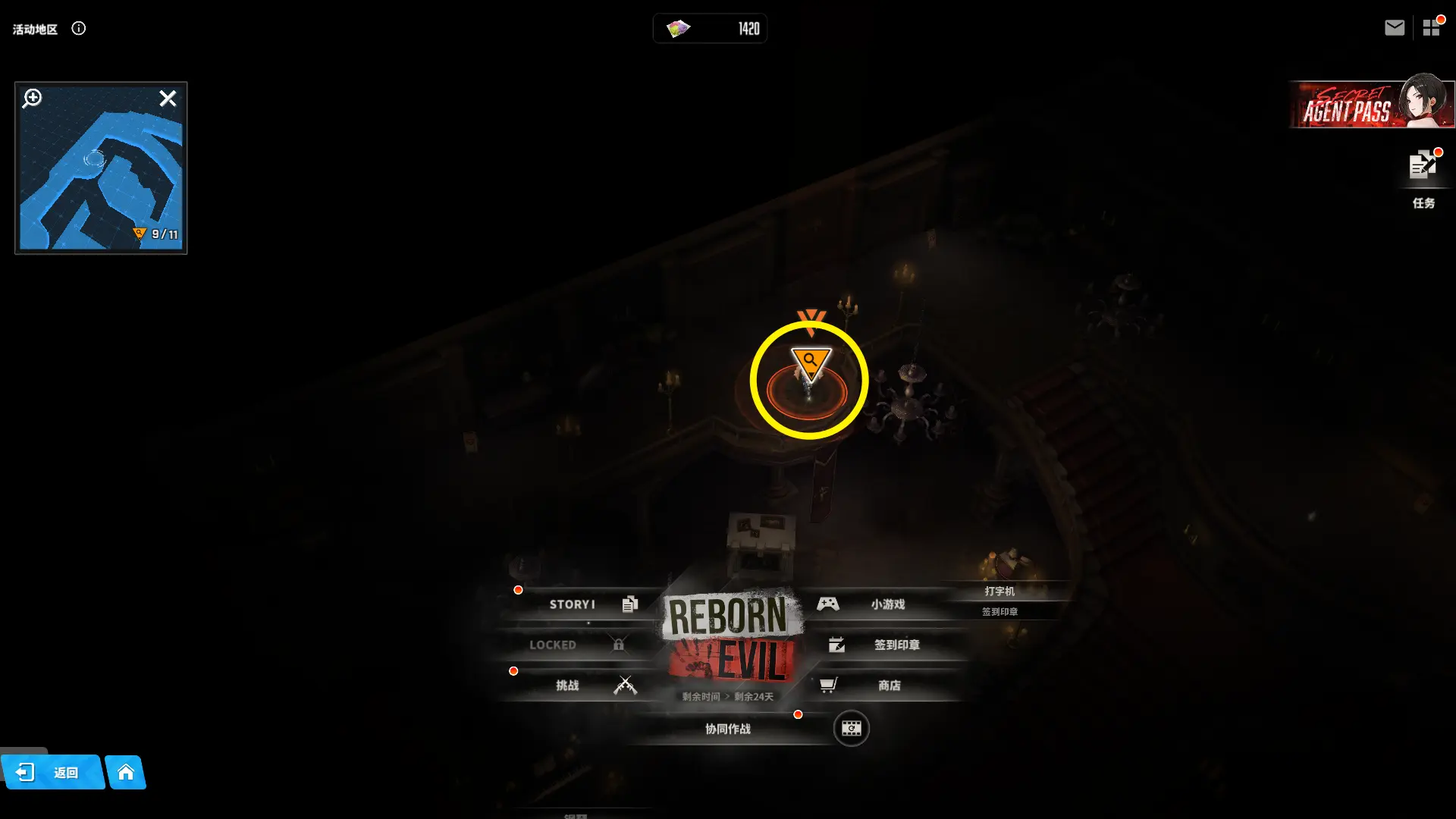This screenshot has width=1456, height=819.
Task: Go back with the 返回 button
Action: tap(53, 773)
